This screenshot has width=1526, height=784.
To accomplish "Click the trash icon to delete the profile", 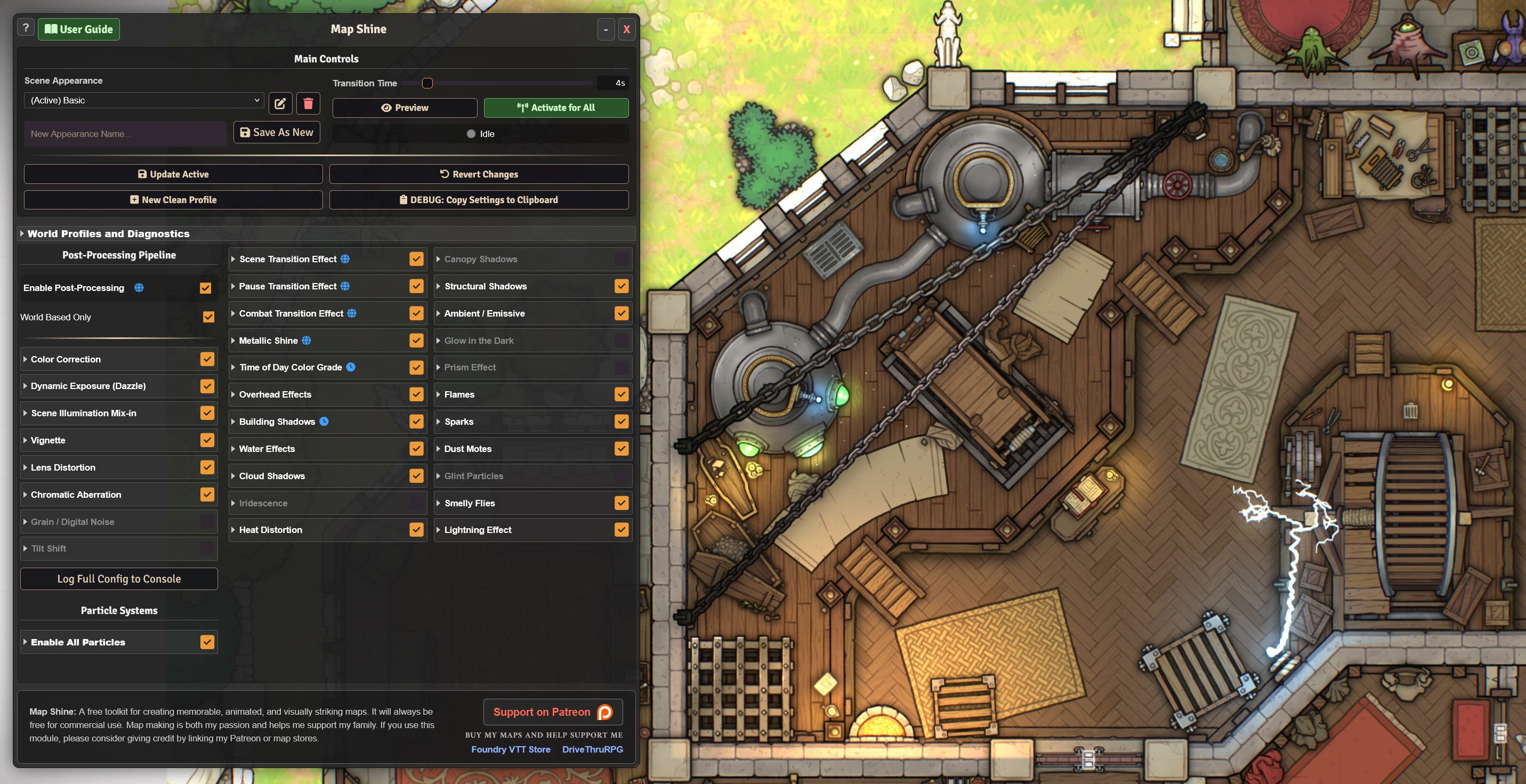I will point(308,103).
